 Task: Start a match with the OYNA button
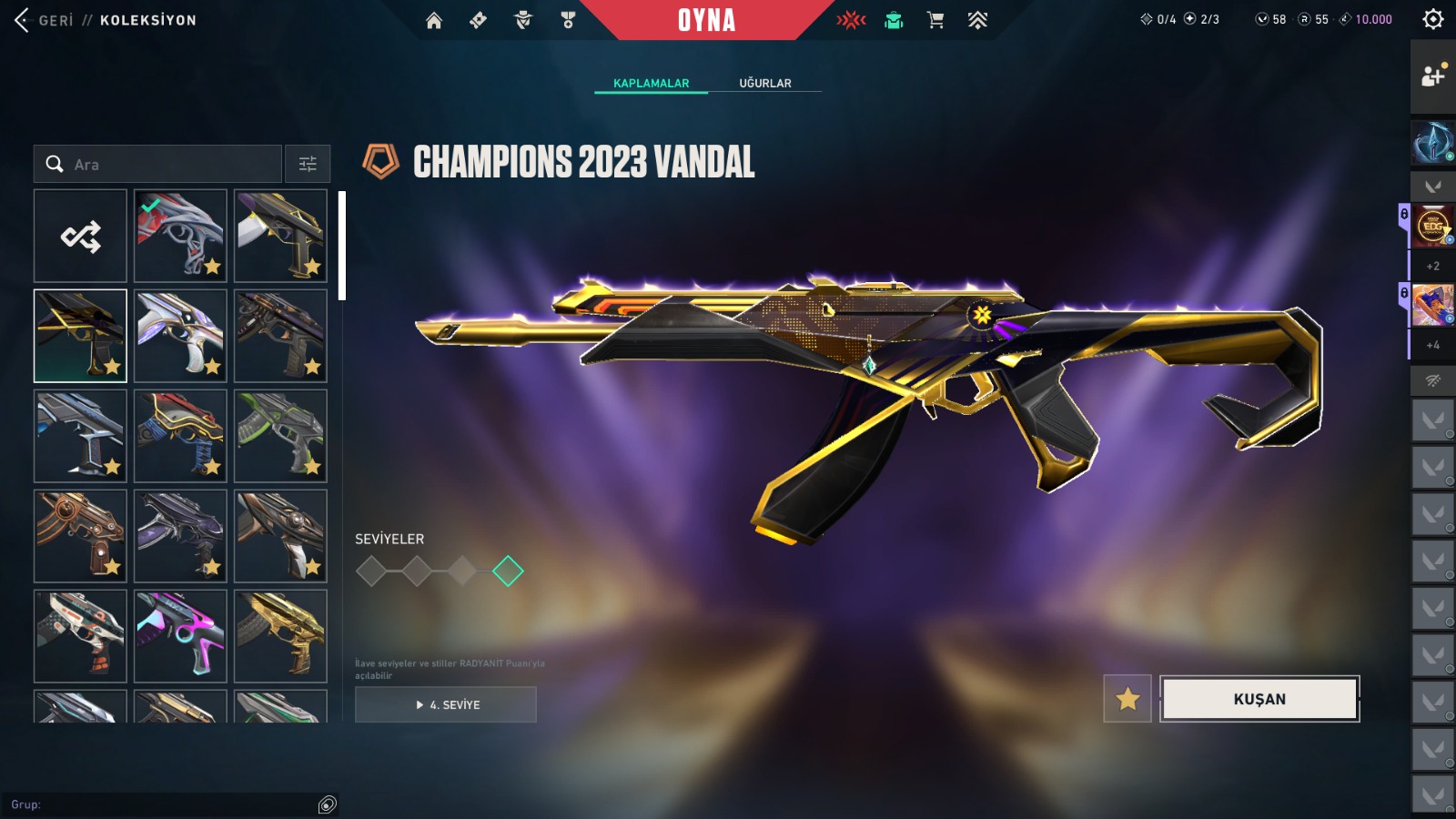706,20
